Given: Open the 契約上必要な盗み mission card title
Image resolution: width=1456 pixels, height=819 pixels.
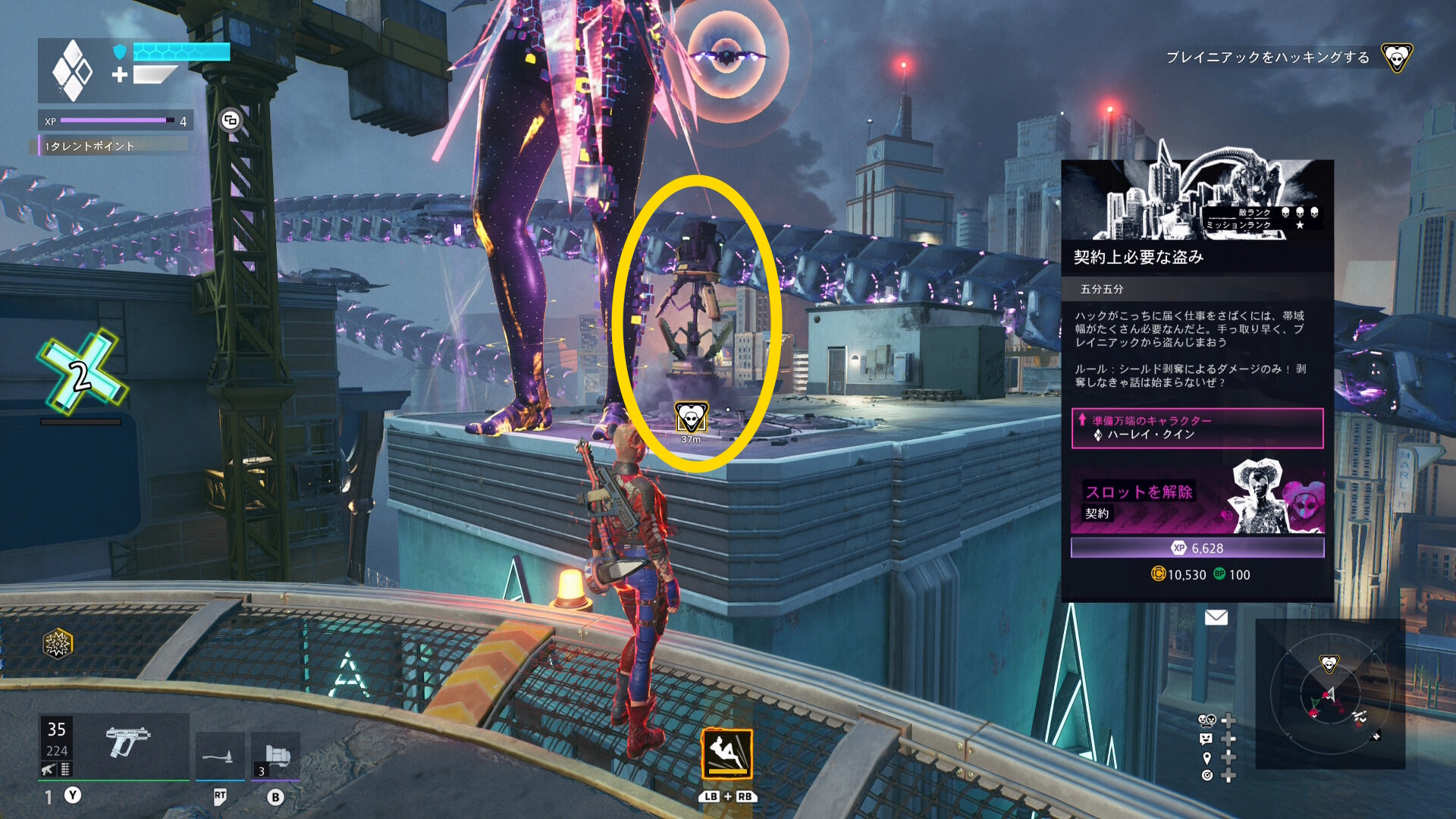Looking at the screenshot, I should tap(1138, 257).
